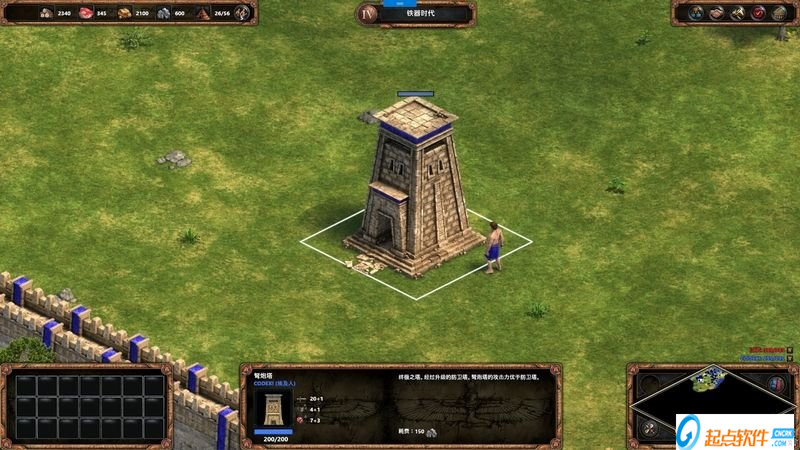Open the objectives red checkmark icon
The height and width of the screenshot is (450, 800).
pyautogui.click(x=758, y=13)
